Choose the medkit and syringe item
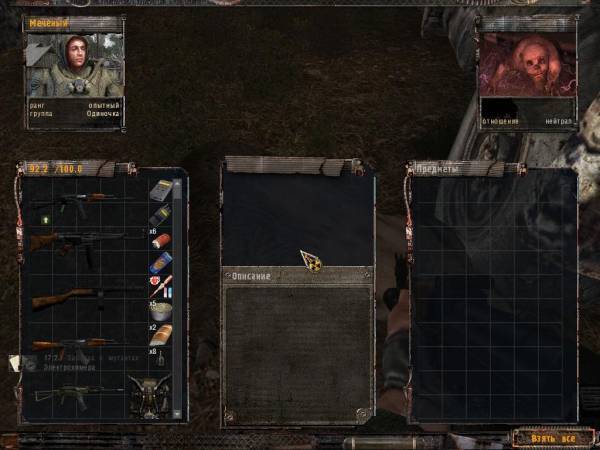 160,284
